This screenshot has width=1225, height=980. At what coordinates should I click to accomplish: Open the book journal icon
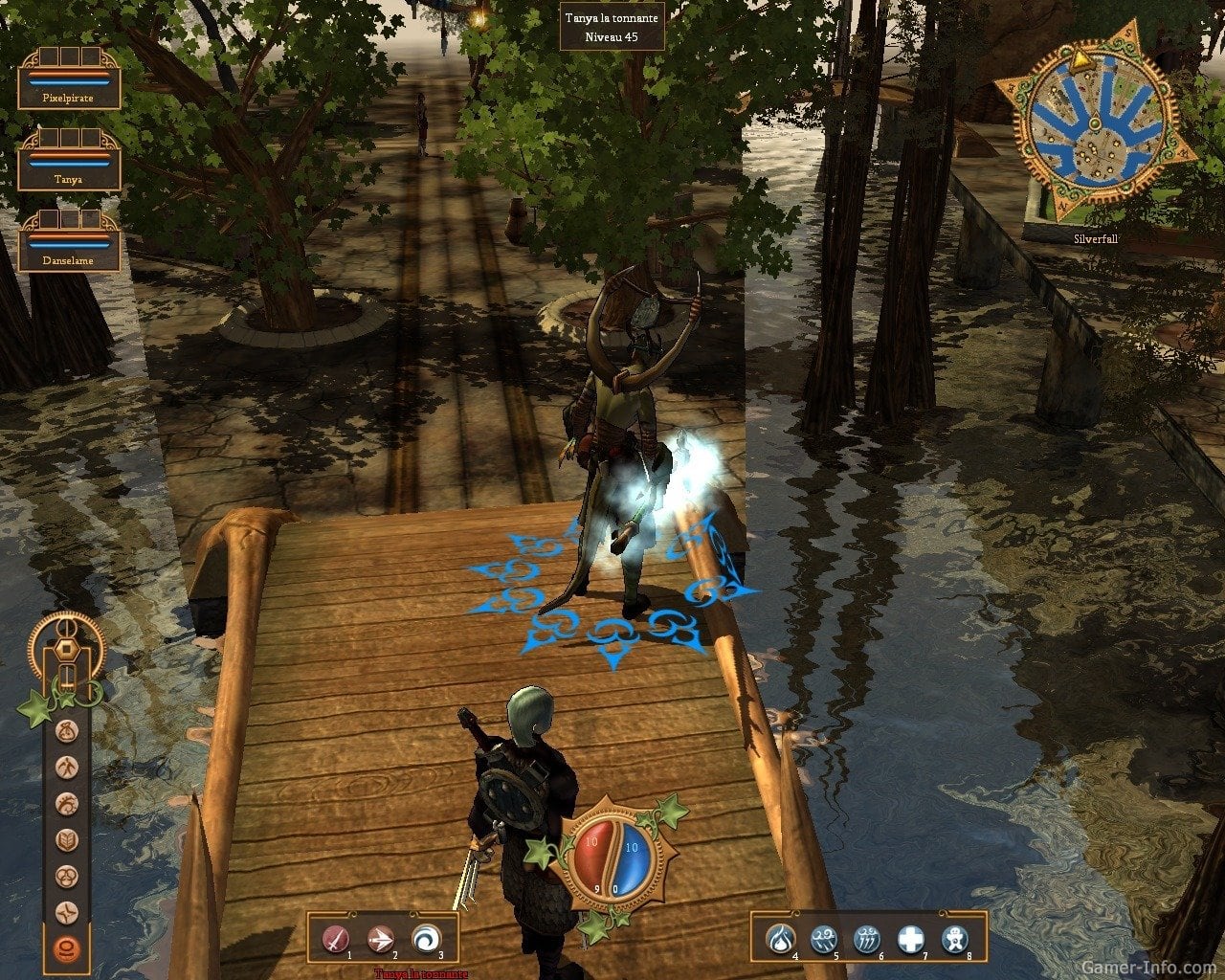click(x=67, y=840)
